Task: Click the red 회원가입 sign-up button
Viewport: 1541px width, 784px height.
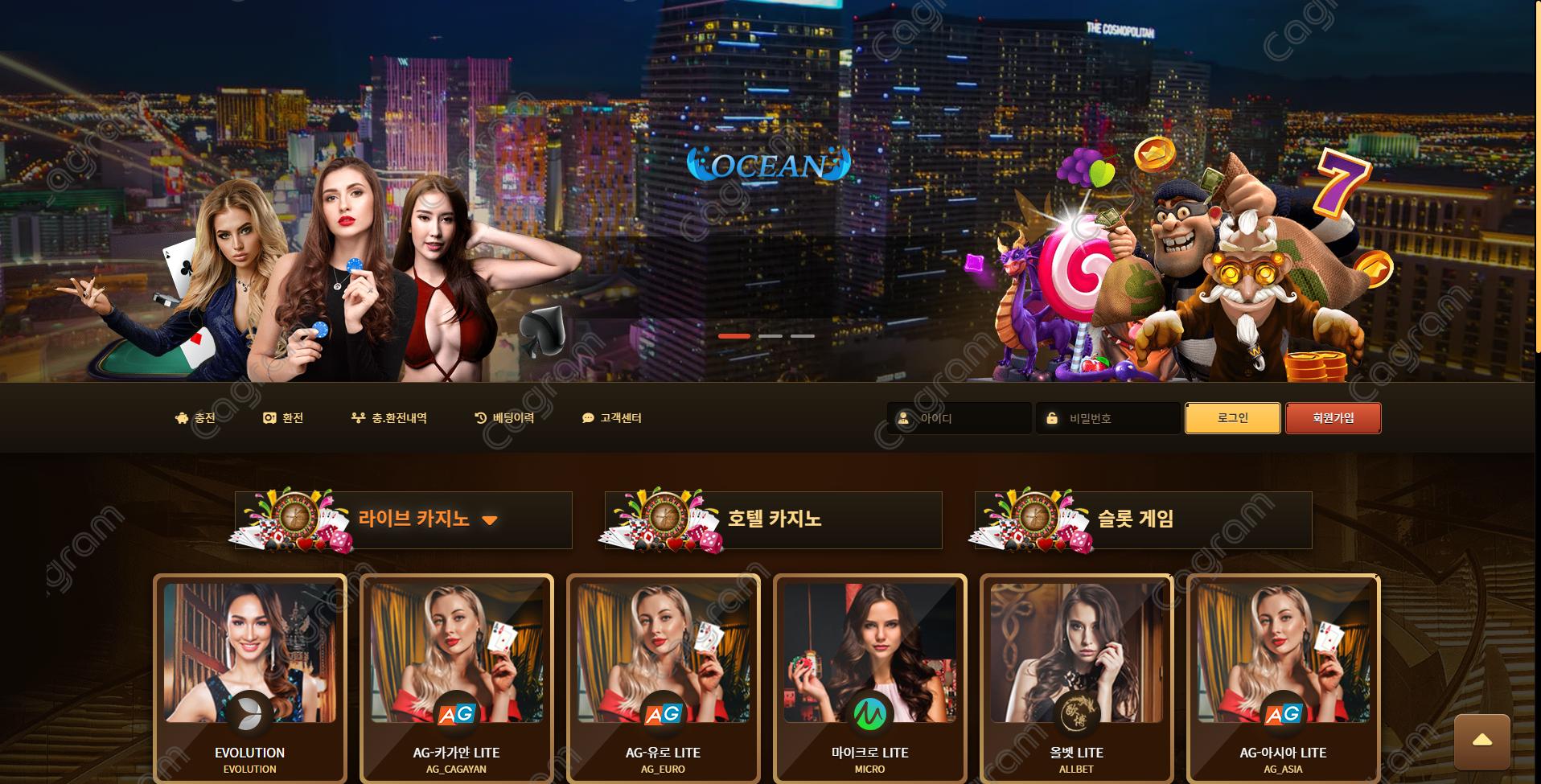Action: click(1333, 418)
